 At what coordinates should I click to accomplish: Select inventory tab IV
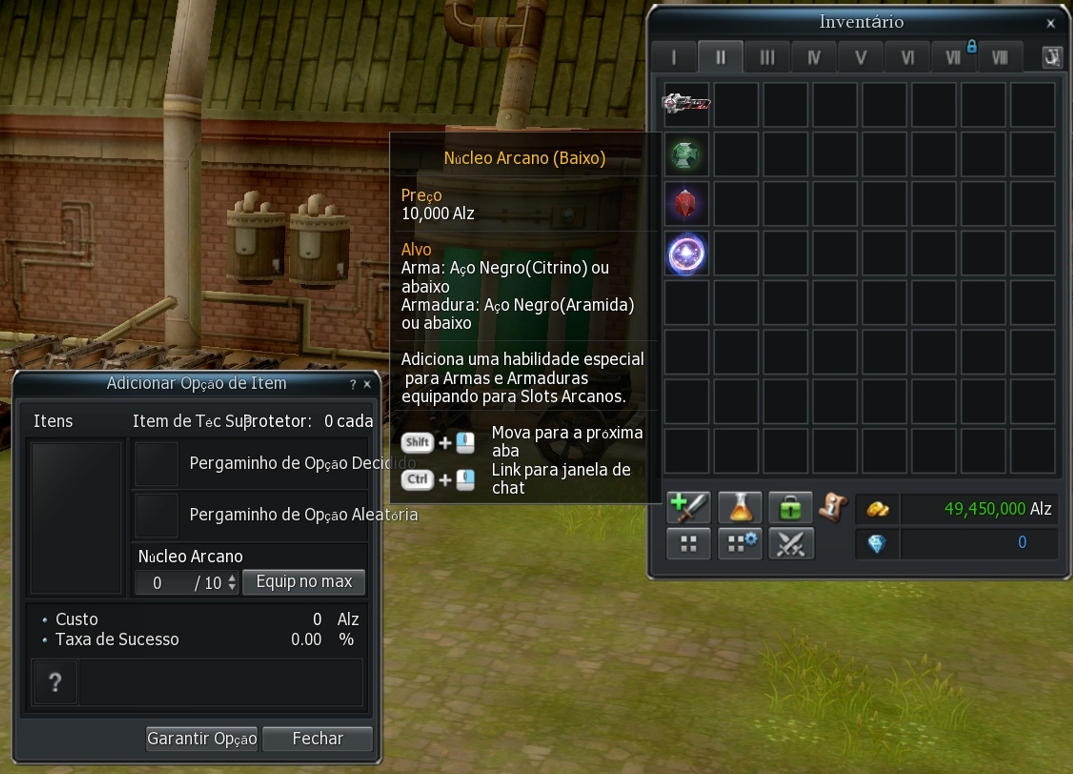[x=814, y=57]
